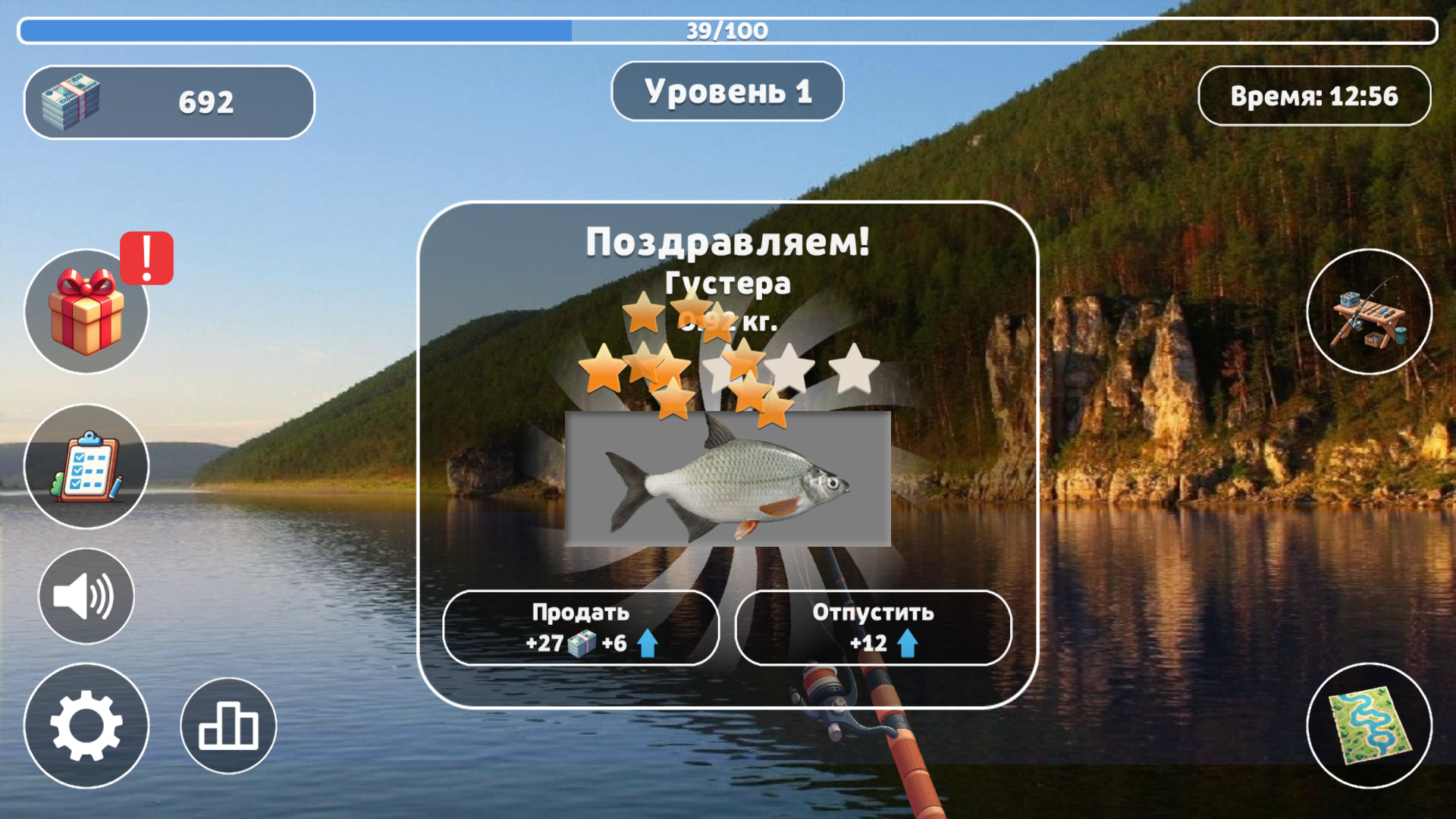This screenshot has height=819, width=1456.
Task: Click the Уровень 1 label
Action: [x=727, y=91]
